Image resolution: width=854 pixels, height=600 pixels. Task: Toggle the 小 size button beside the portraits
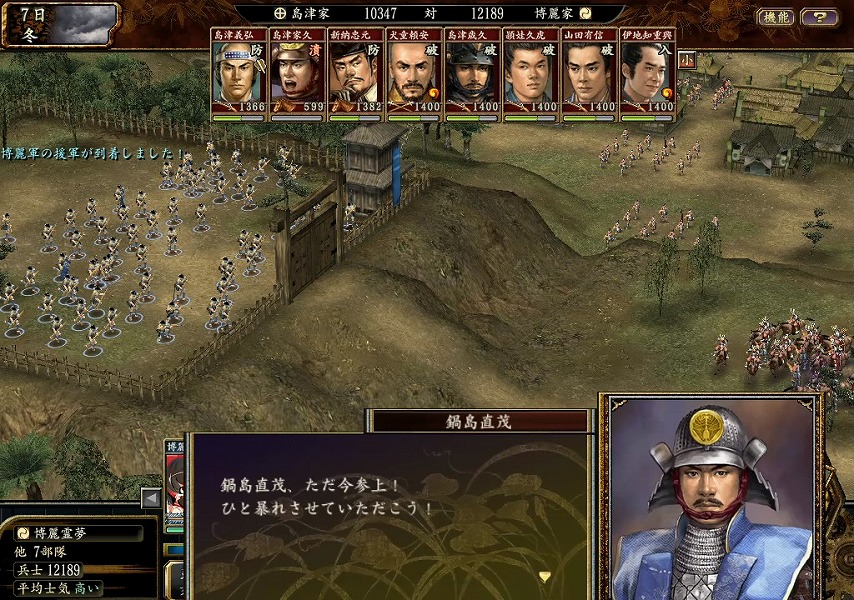click(x=686, y=59)
